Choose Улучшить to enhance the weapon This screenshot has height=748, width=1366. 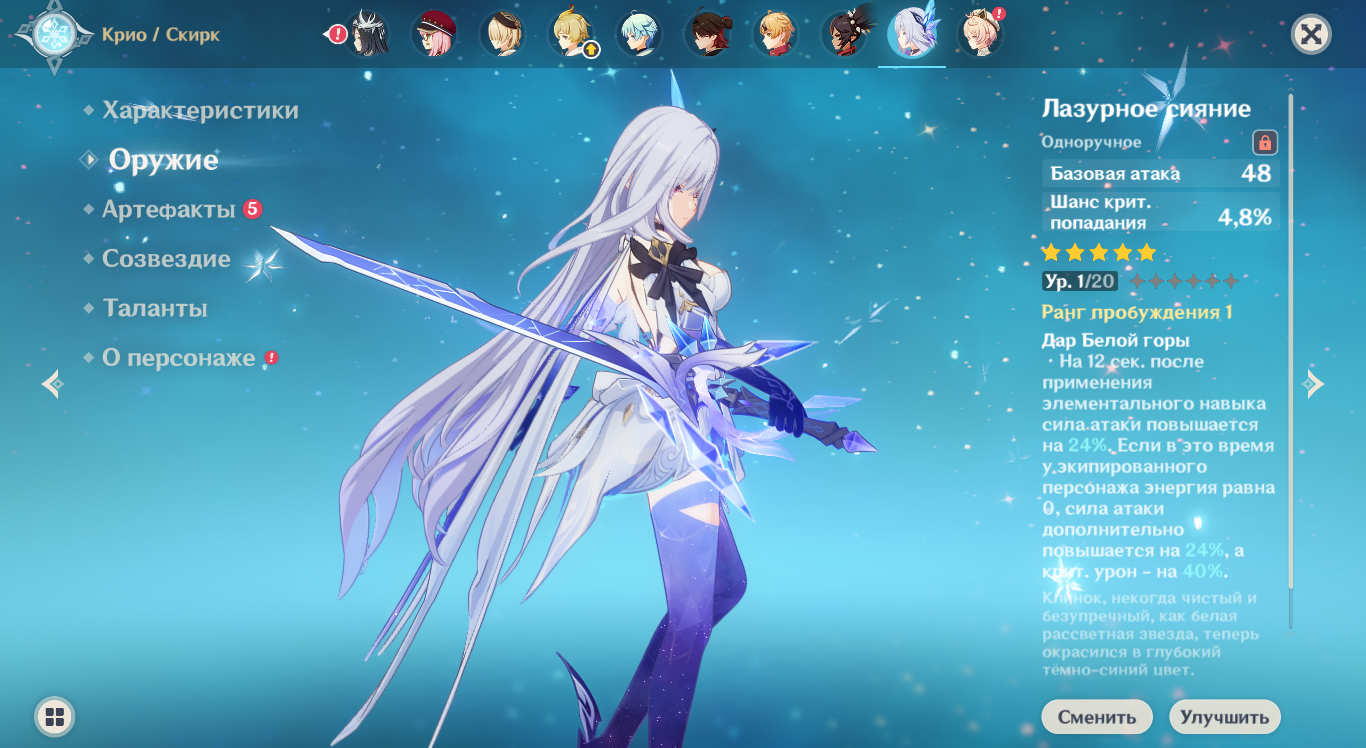click(x=1224, y=717)
